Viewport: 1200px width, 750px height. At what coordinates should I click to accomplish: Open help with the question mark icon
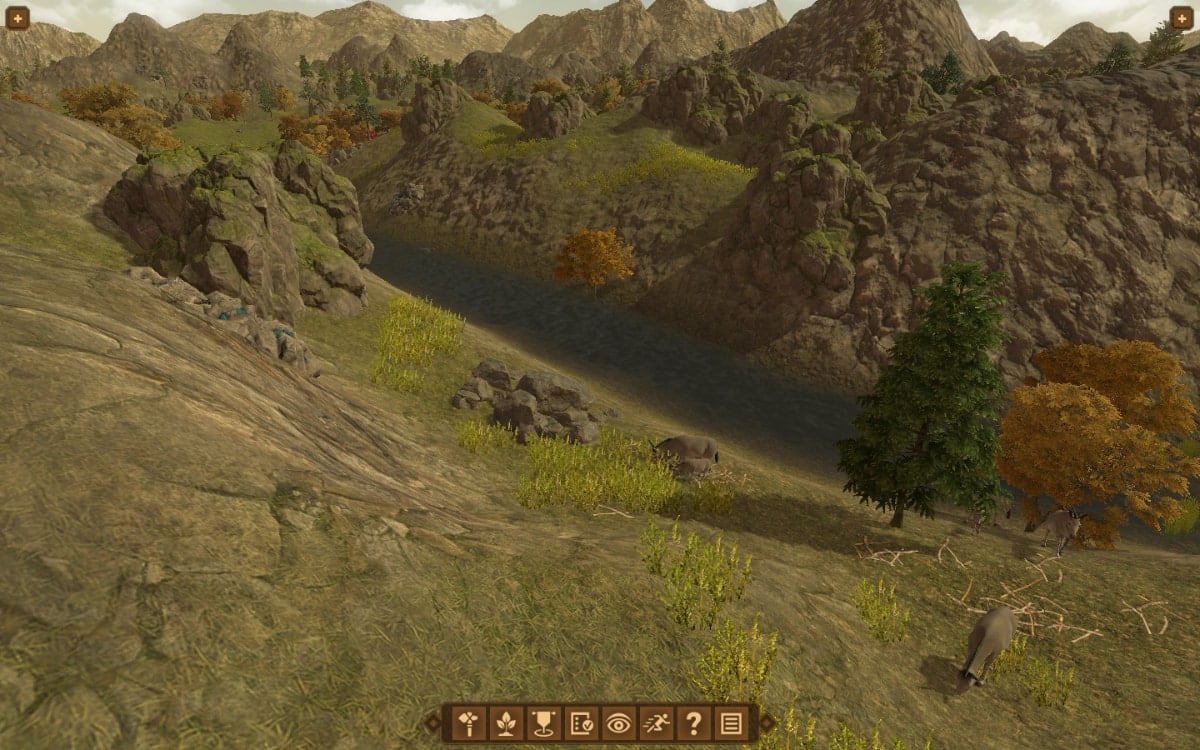(694, 722)
